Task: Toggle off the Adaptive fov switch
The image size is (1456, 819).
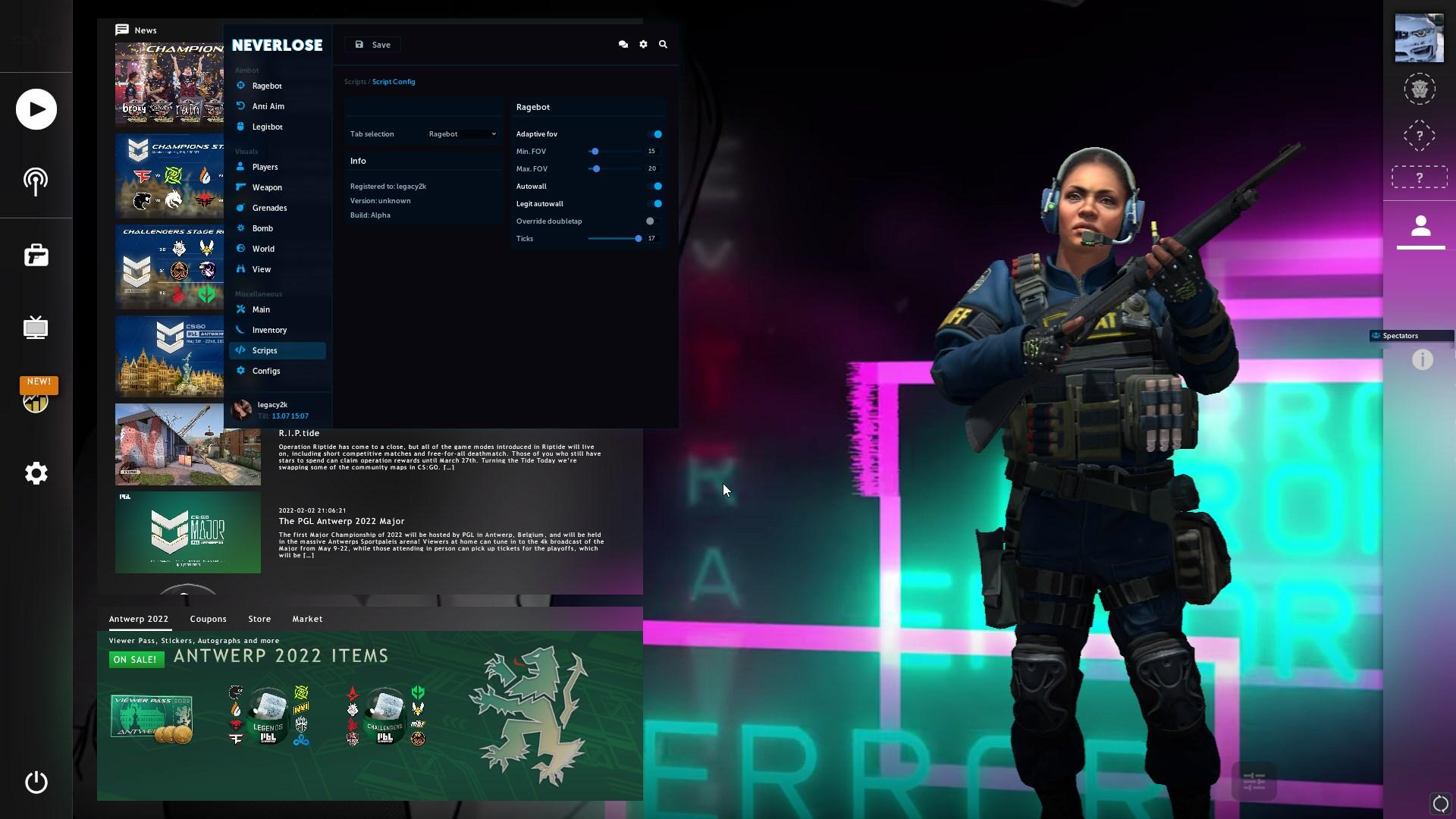Action: [x=657, y=134]
